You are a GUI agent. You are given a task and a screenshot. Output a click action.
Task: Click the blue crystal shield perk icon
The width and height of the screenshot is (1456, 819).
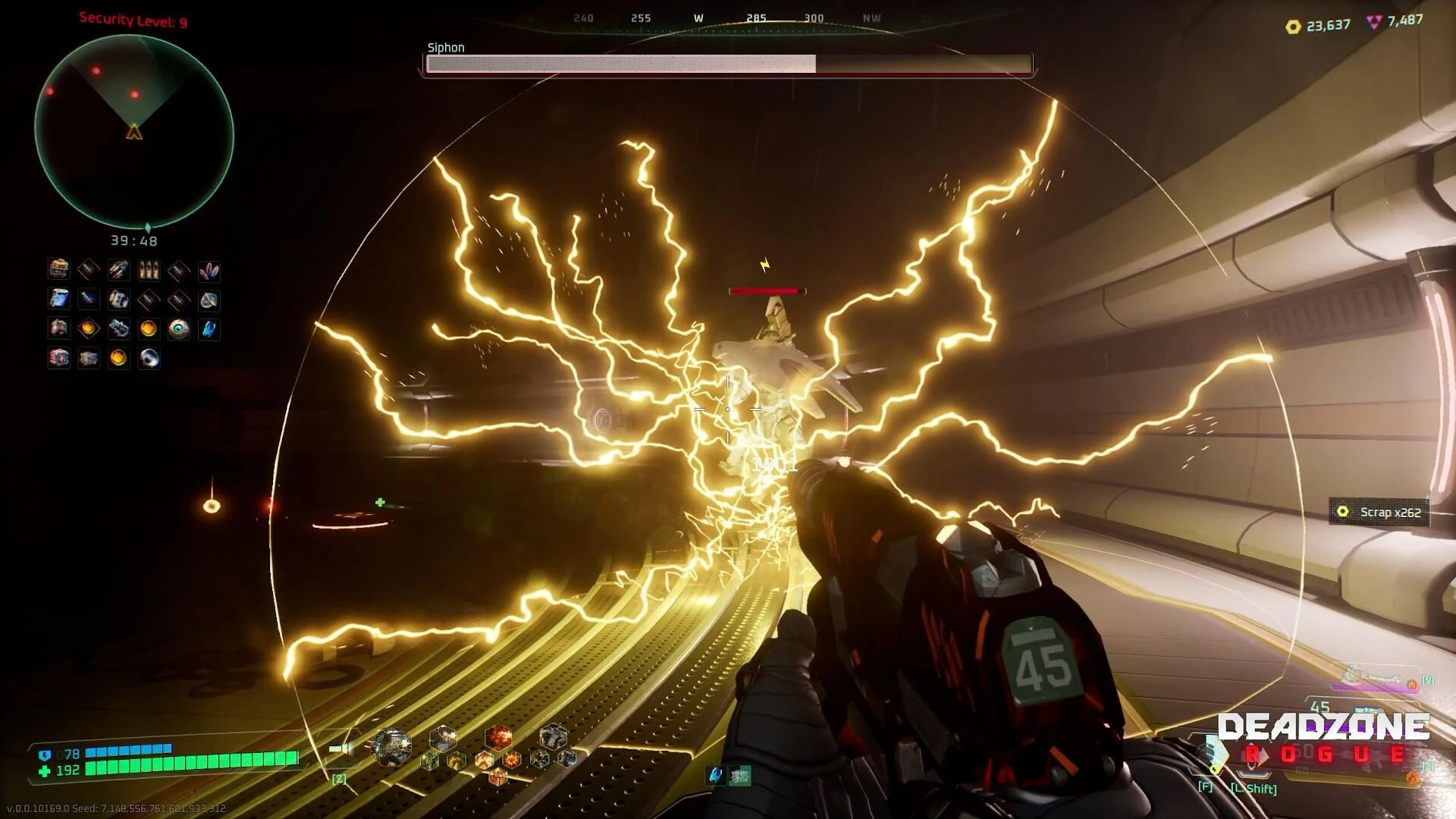coord(209,300)
